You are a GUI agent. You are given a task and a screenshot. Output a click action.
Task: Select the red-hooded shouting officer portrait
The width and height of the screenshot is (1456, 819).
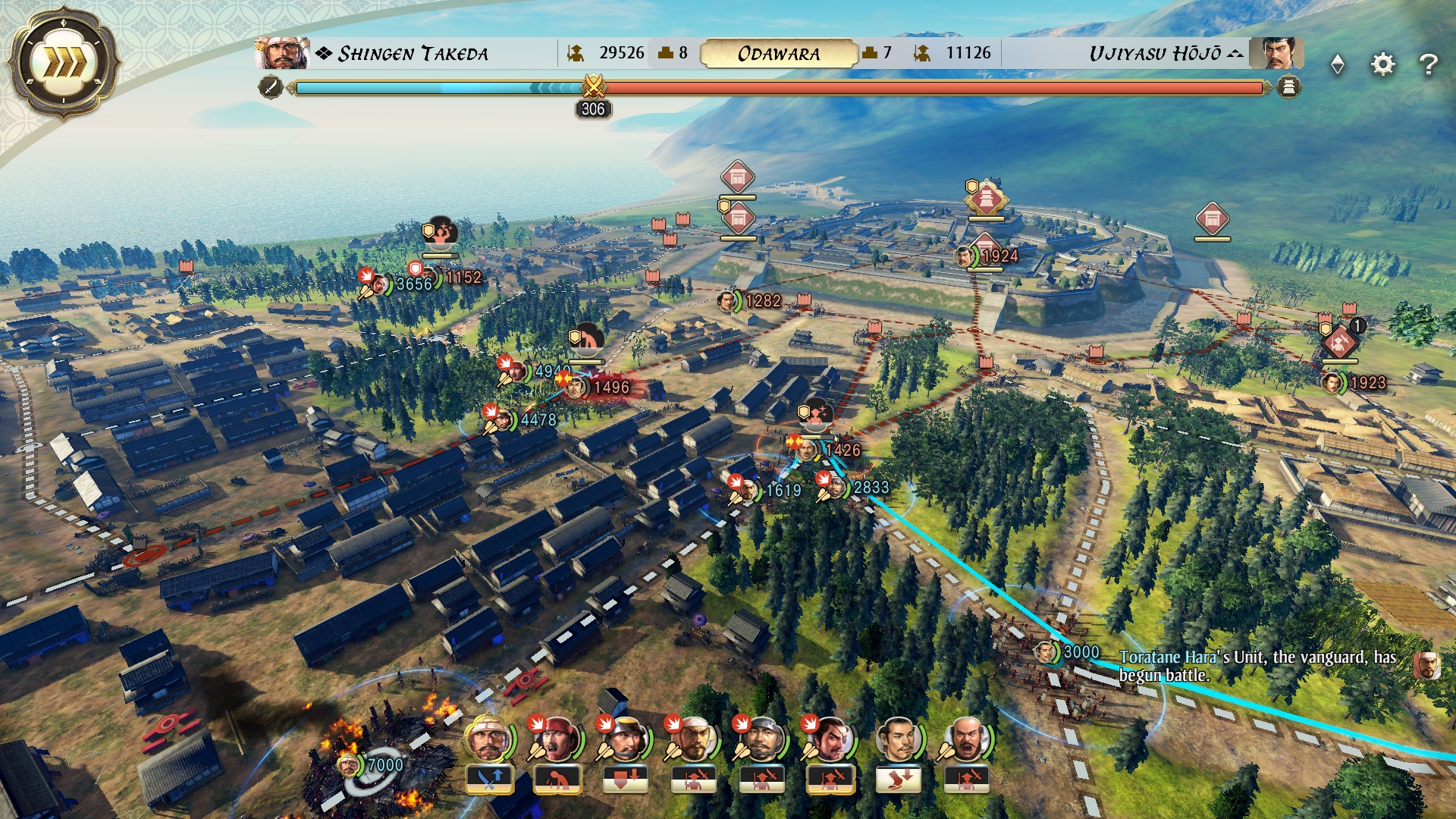tap(557, 739)
